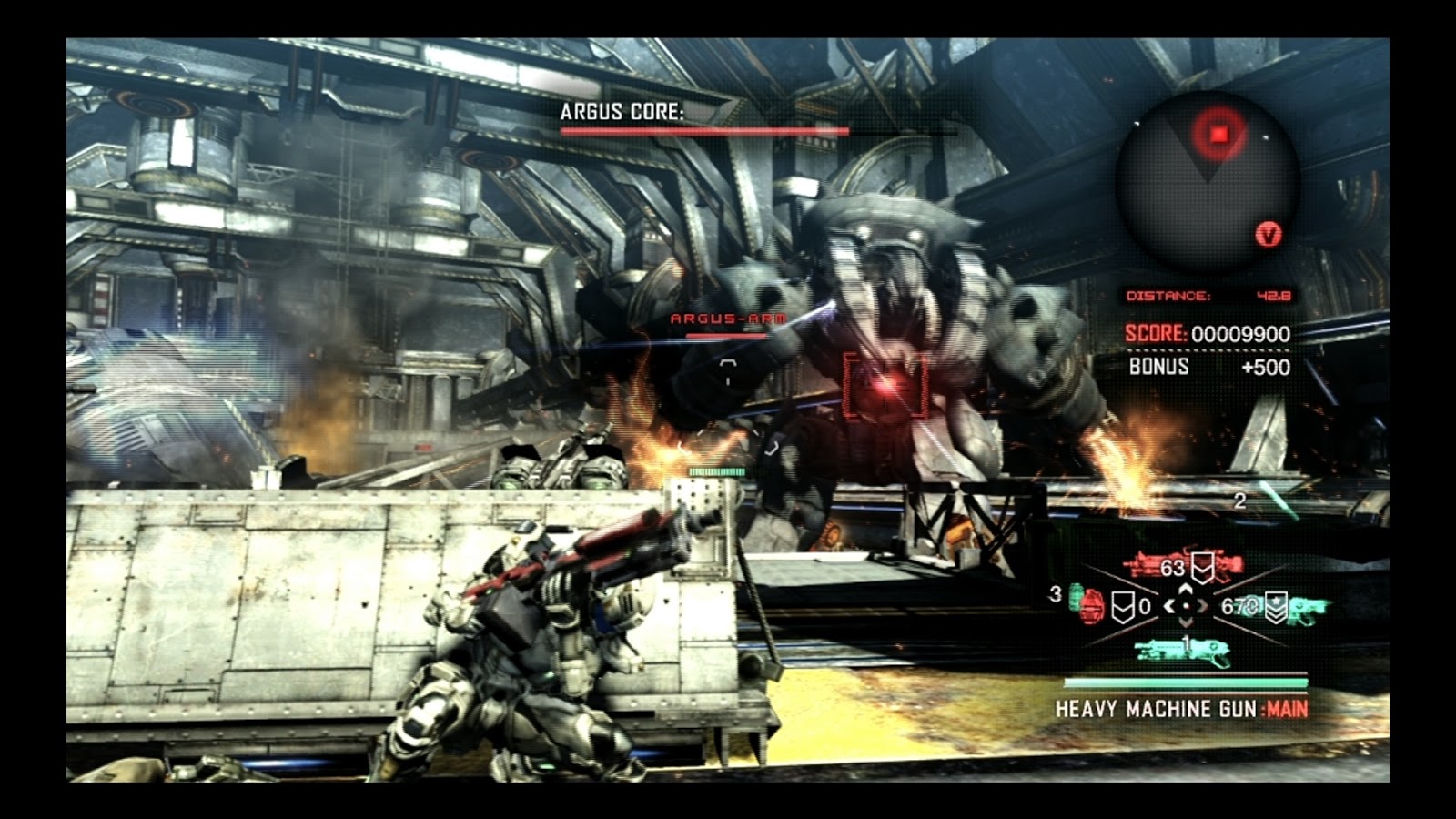Click the circular radar minimap
The height and width of the screenshot is (819, 1456).
[x=1208, y=182]
